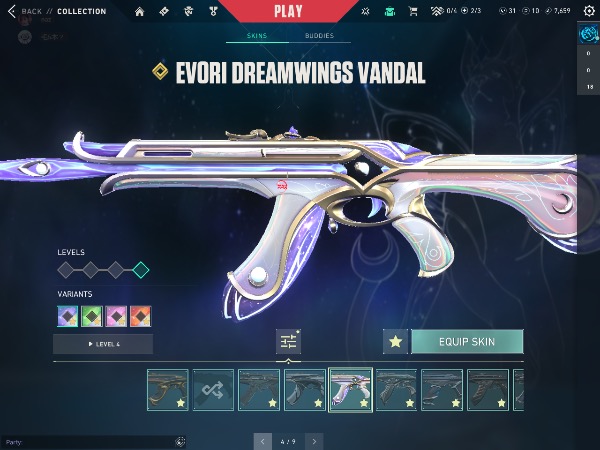Start matchmaking with the PLAY button

pyautogui.click(x=287, y=11)
